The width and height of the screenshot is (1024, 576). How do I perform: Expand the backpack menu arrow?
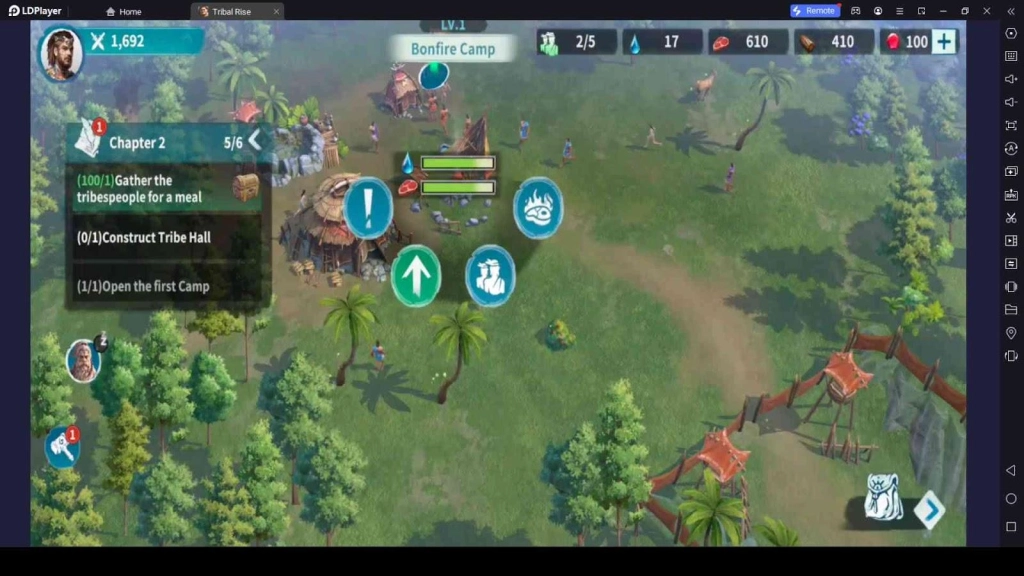click(930, 510)
